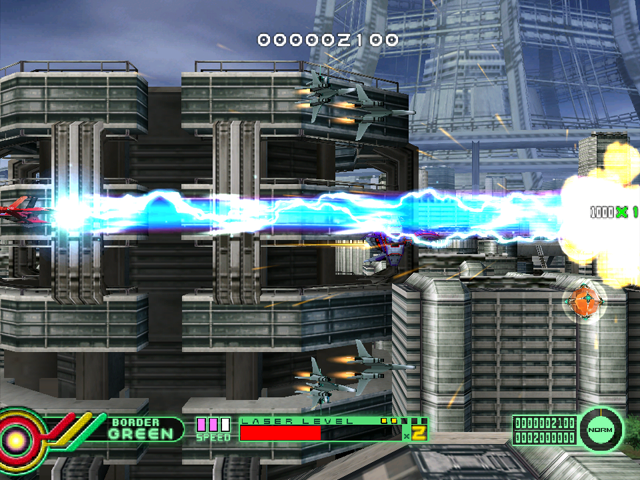Click the BORDER GREEN indicator
The image size is (640, 480).
[135, 428]
